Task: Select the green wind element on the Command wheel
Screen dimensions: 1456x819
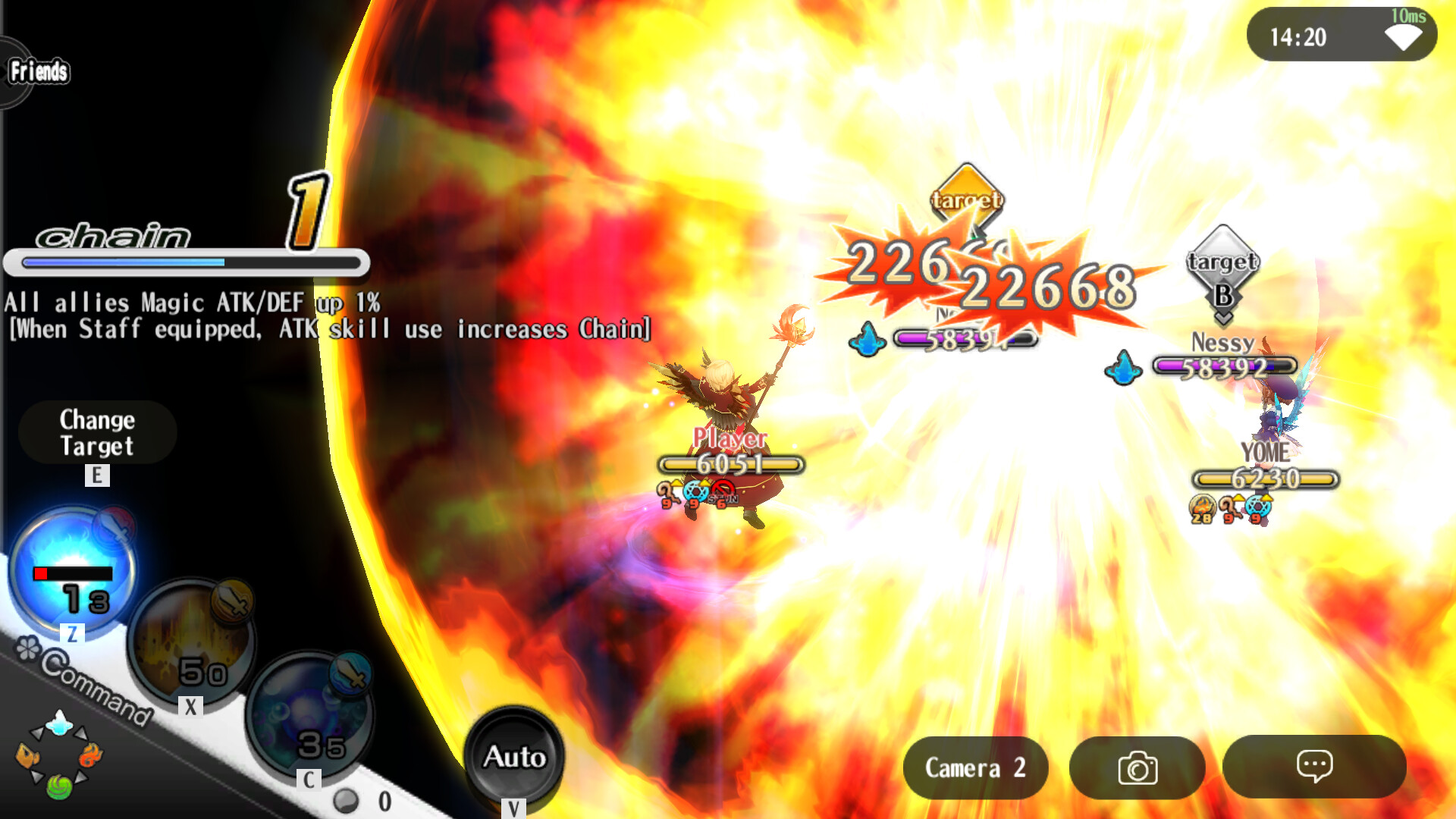Action: tap(58, 785)
